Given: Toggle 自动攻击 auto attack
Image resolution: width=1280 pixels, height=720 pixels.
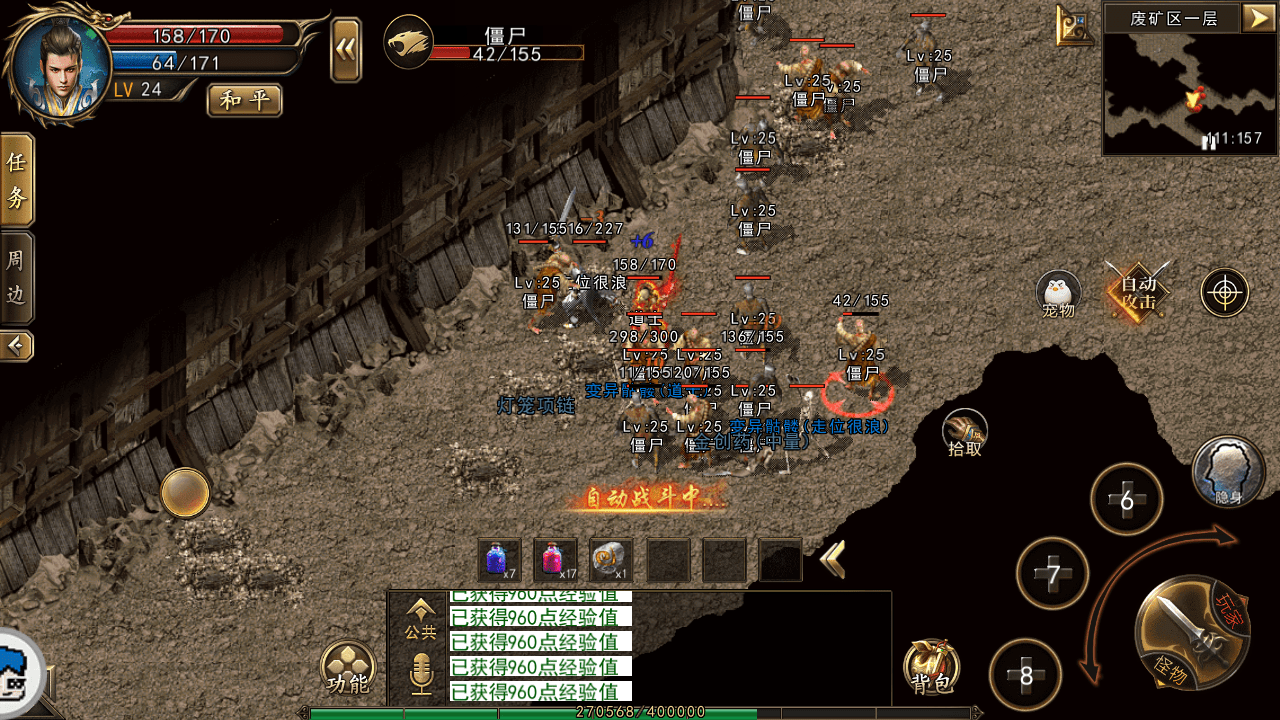Looking at the screenshot, I should click(x=1138, y=292).
